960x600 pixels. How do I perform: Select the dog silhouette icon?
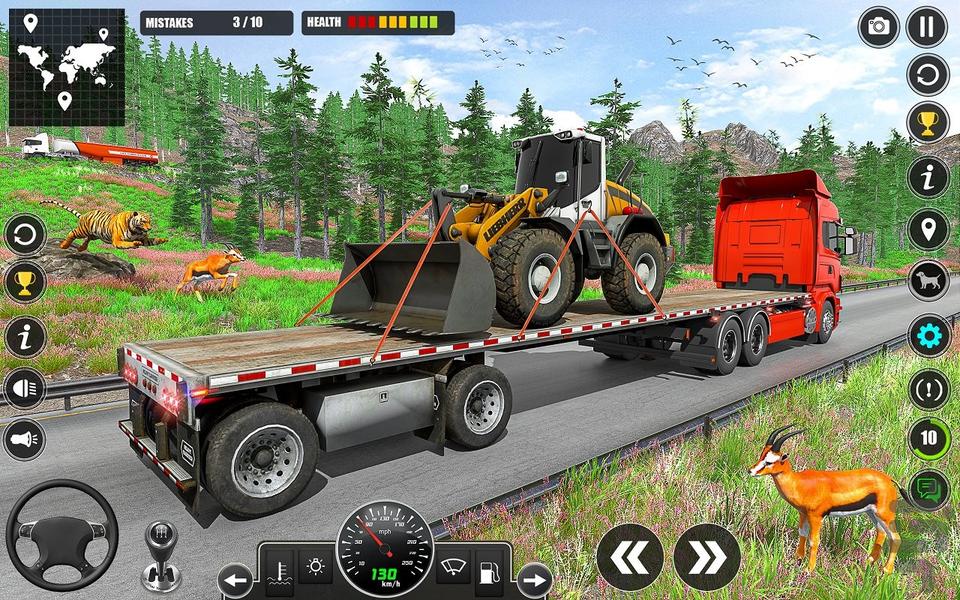tap(928, 281)
